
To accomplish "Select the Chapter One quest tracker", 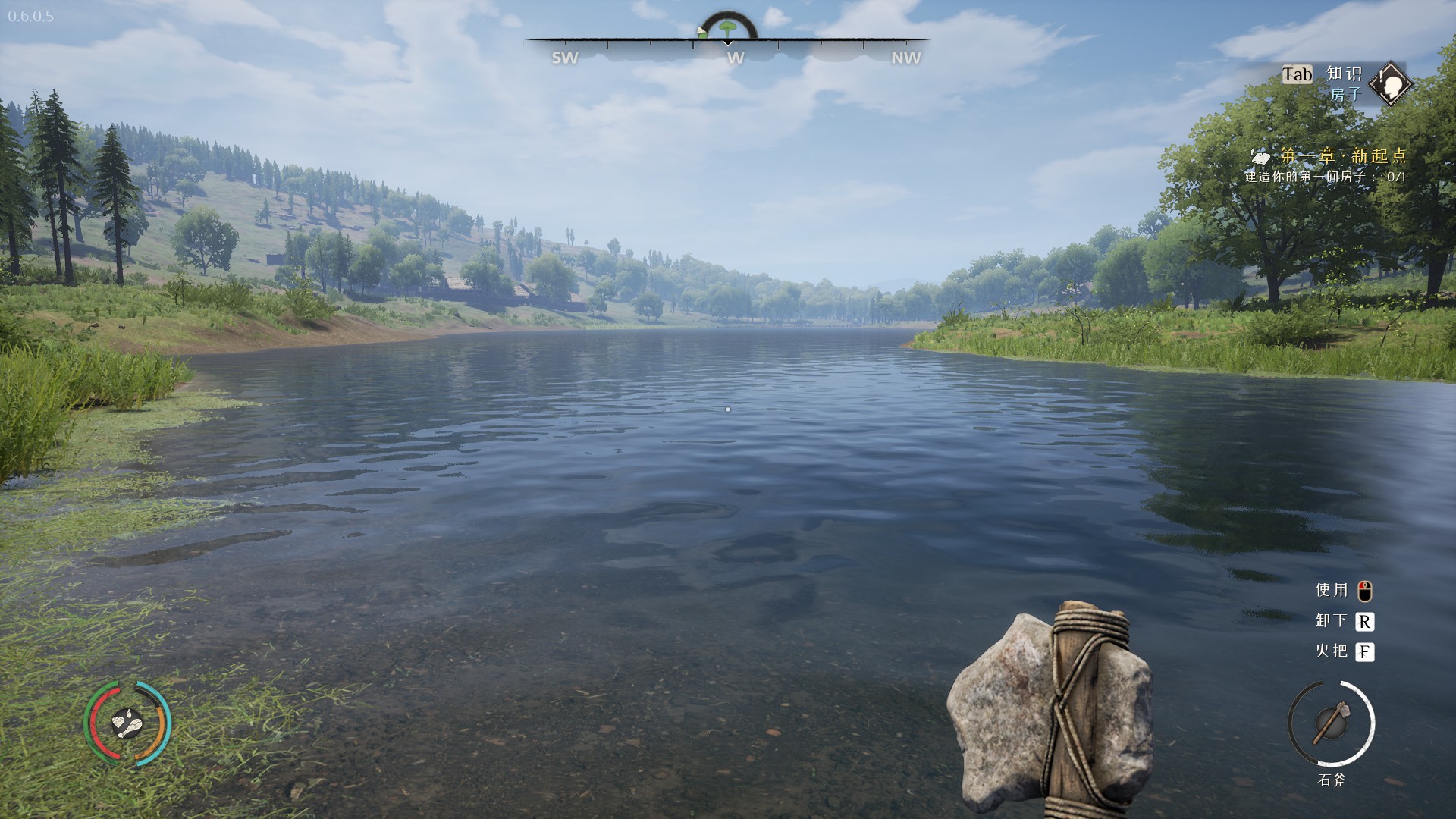I will coord(1342,156).
